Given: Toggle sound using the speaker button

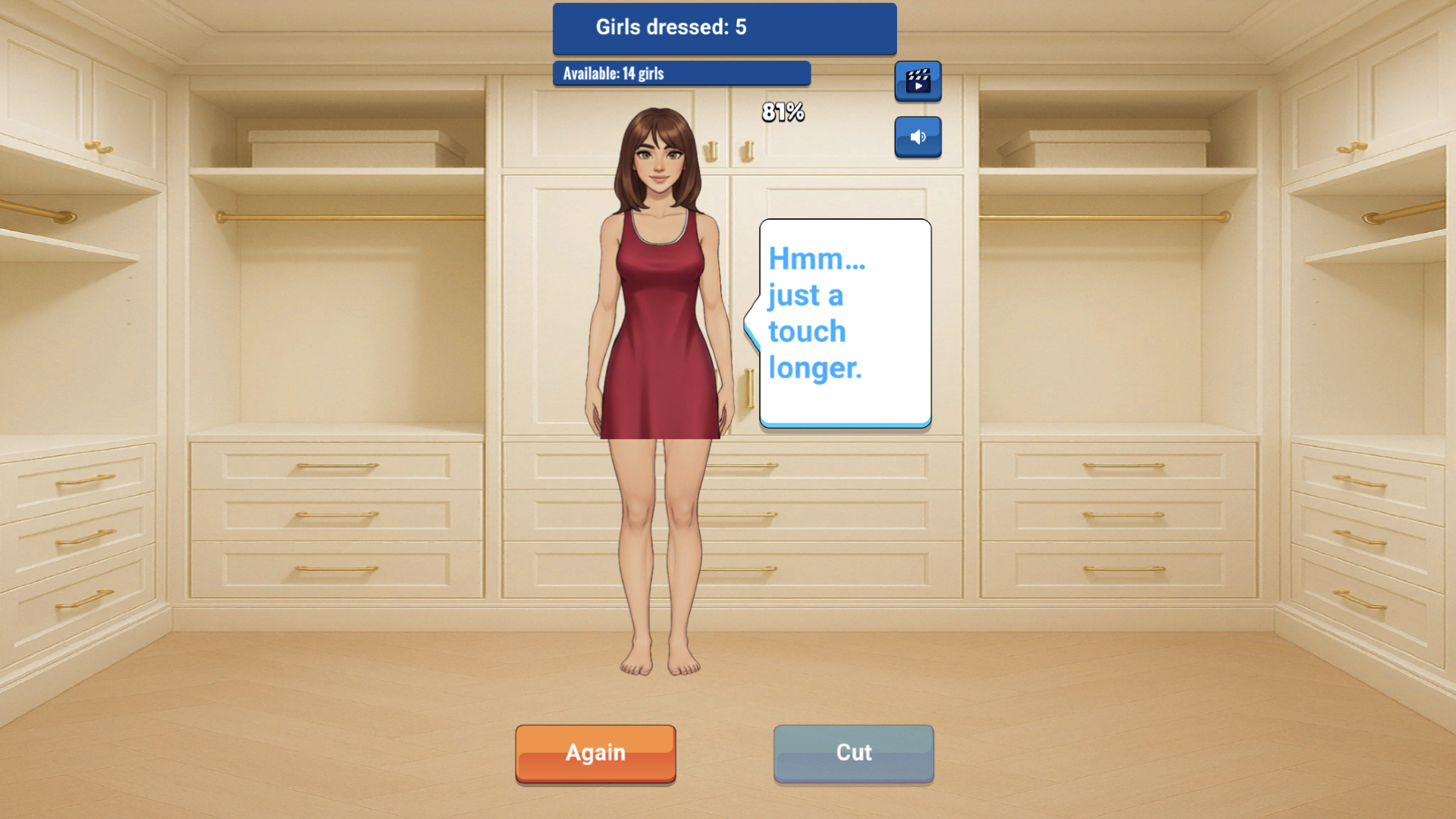Looking at the screenshot, I should coord(918,137).
